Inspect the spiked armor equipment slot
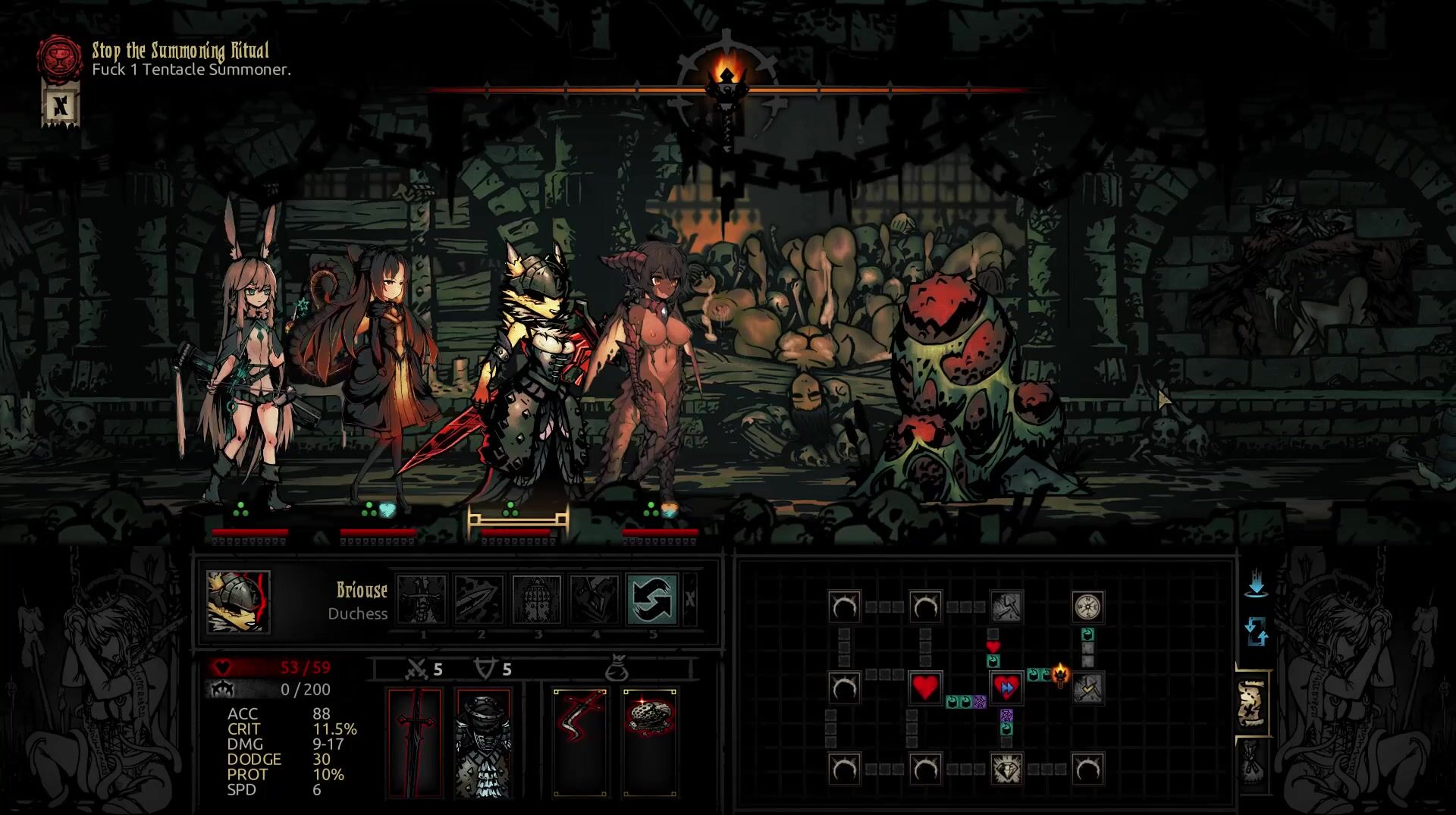1456x815 pixels. tap(483, 743)
